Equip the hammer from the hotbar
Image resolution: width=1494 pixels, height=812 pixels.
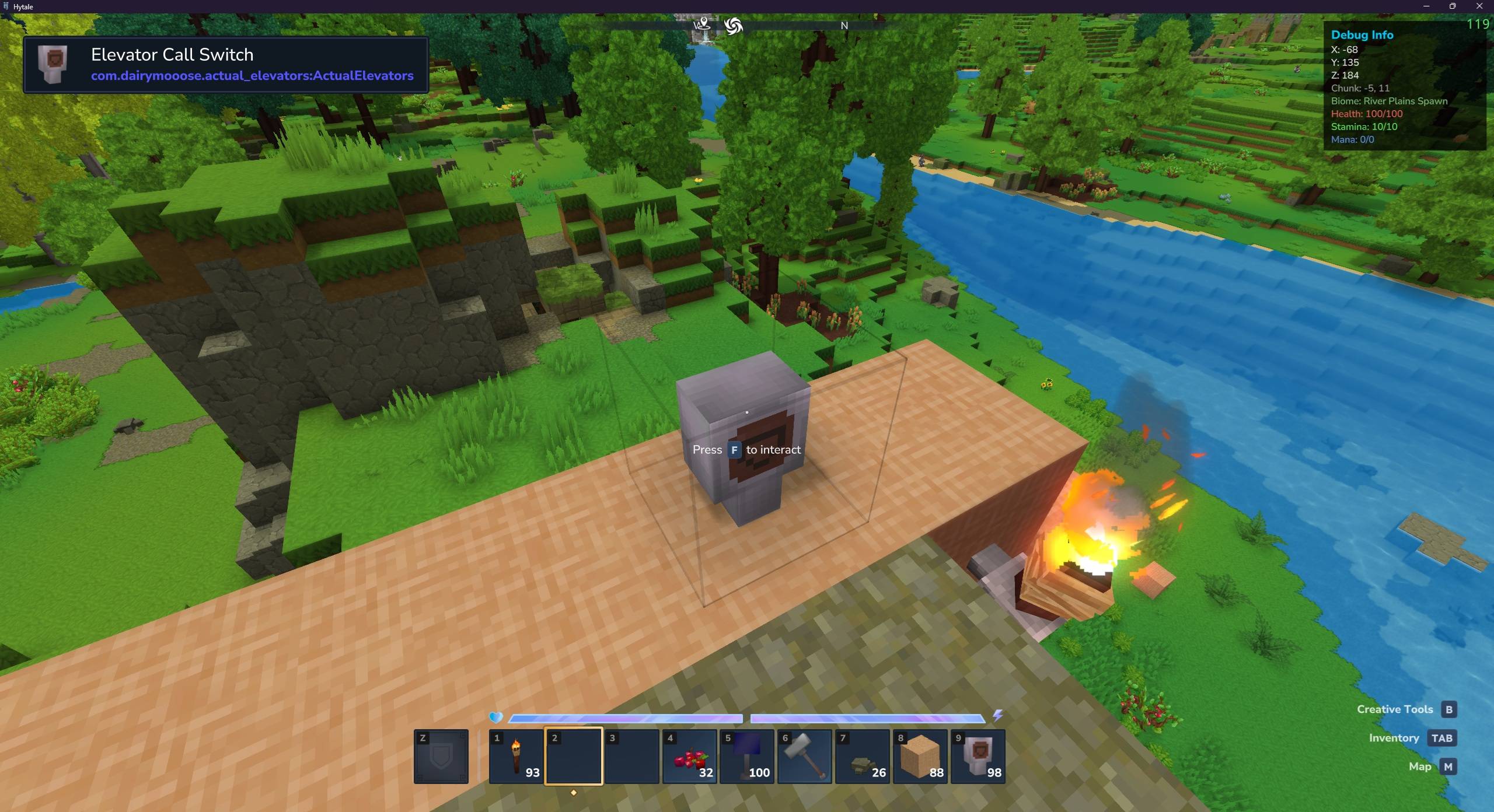[804, 756]
